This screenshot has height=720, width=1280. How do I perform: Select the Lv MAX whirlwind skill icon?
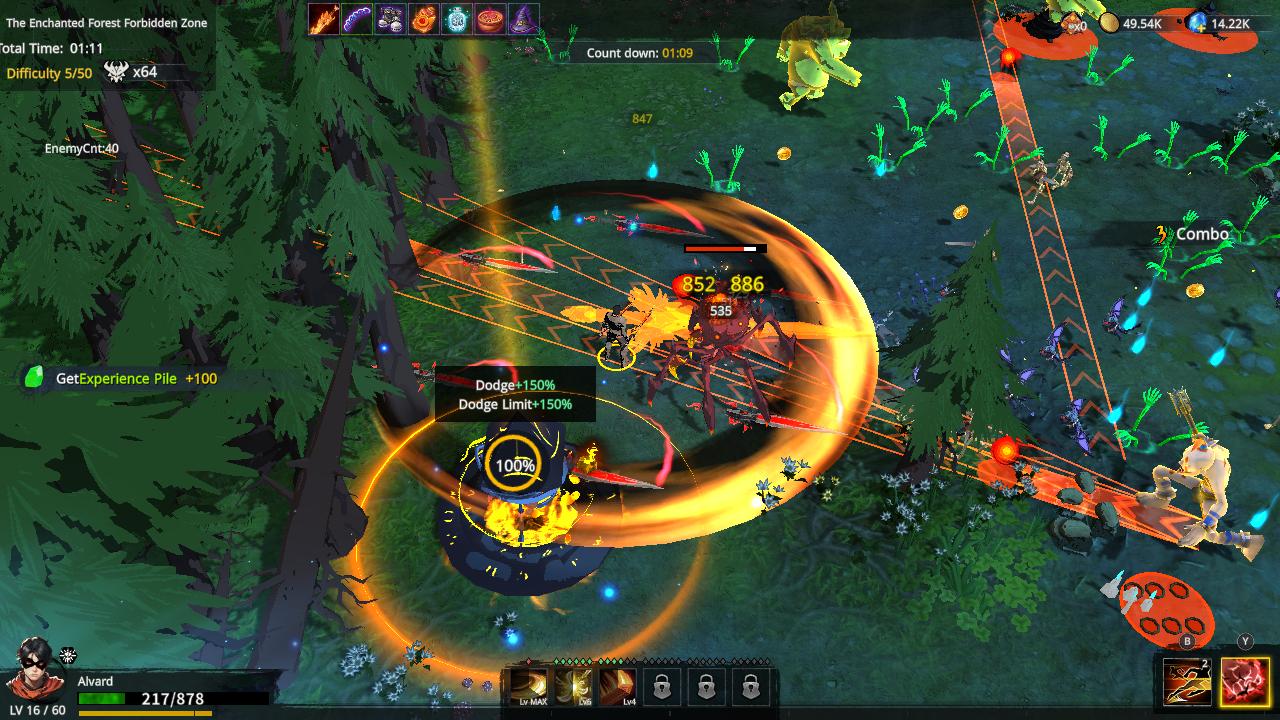(x=528, y=685)
